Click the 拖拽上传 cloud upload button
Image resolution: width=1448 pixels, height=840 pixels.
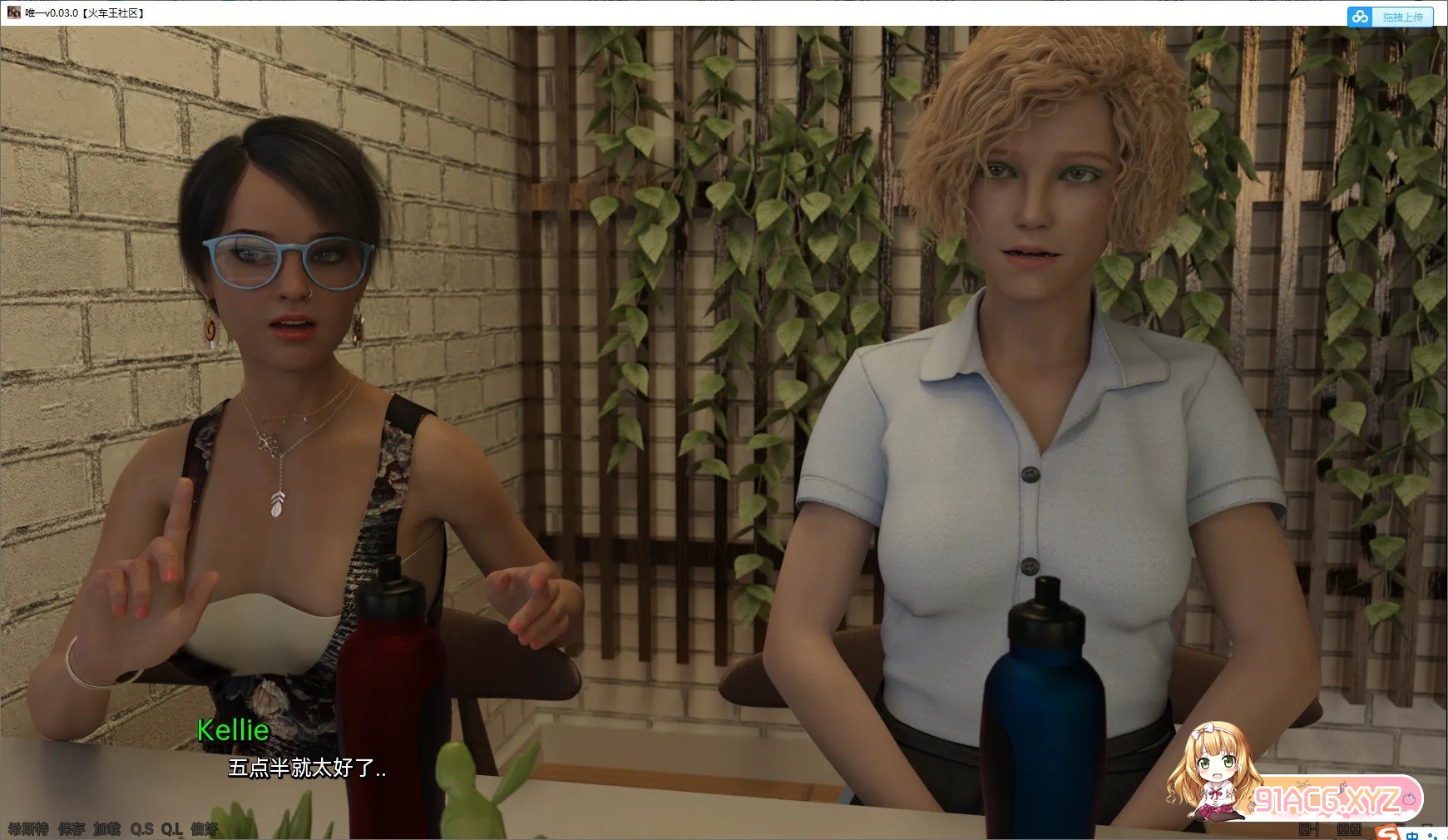[x=1391, y=17]
